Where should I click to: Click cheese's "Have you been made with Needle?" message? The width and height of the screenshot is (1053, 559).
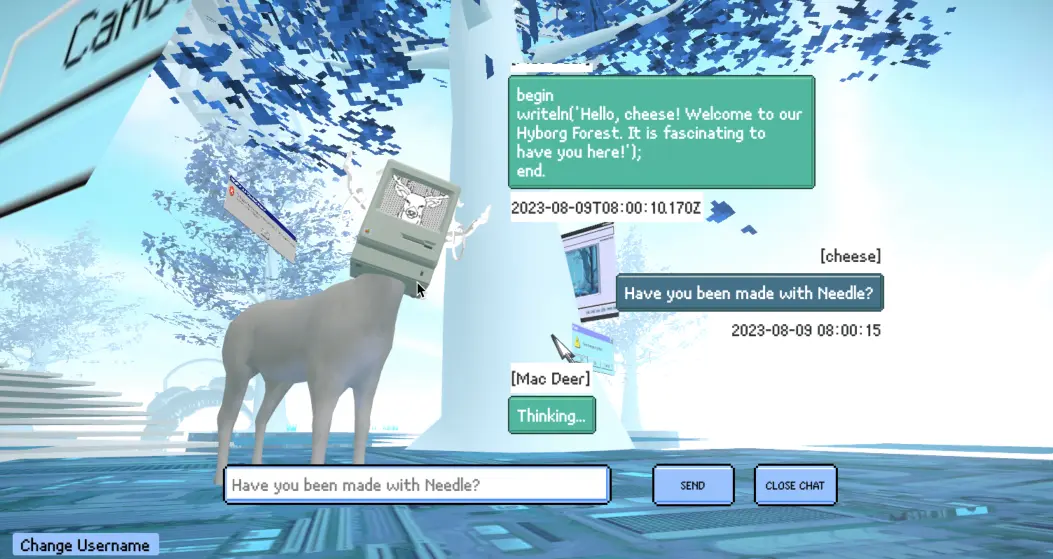[749, 293]
